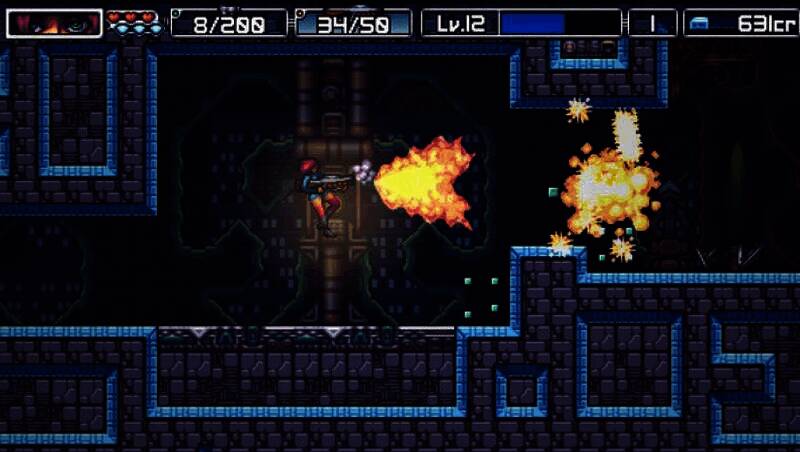Click the character portrait in the HUD
Viewport: 800px width, 452px height.
(54, 23)
